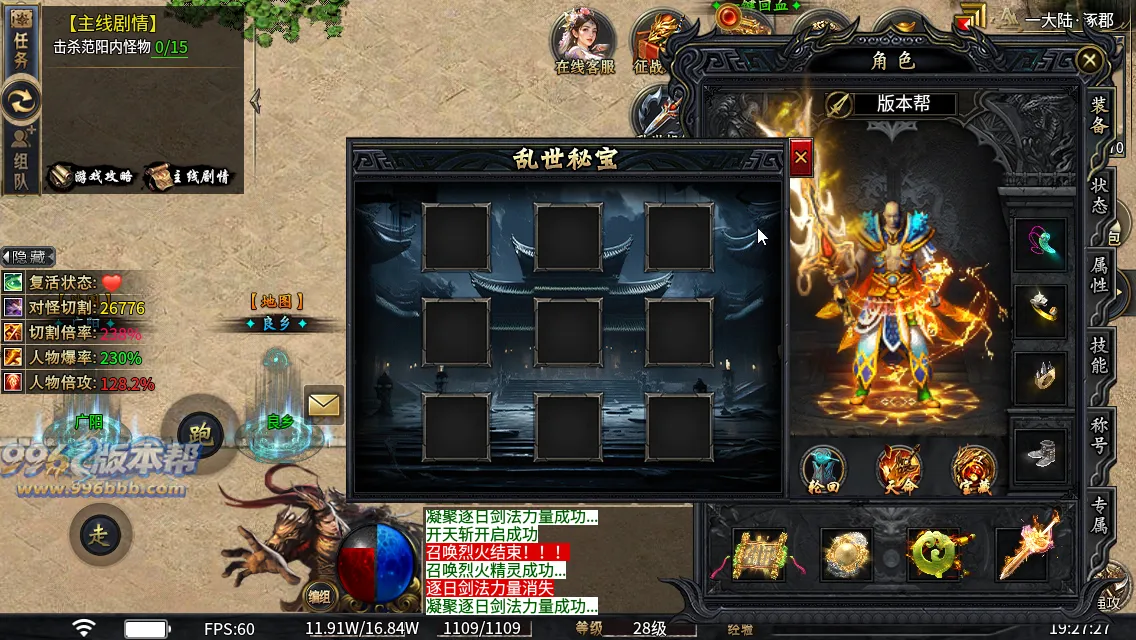Open the mail envelope icon

coord(324,405)
